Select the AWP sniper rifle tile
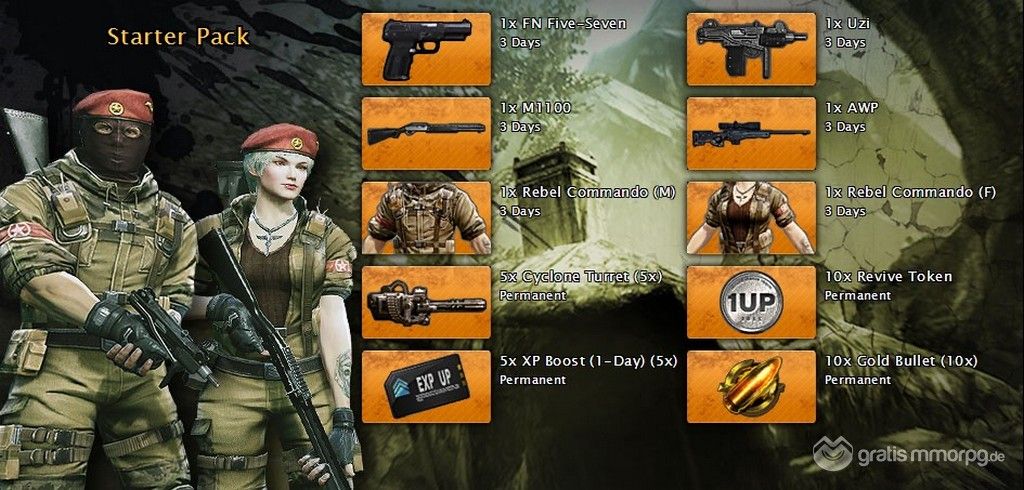Viewport: 1024px width, 490px height. pos(751,133)
